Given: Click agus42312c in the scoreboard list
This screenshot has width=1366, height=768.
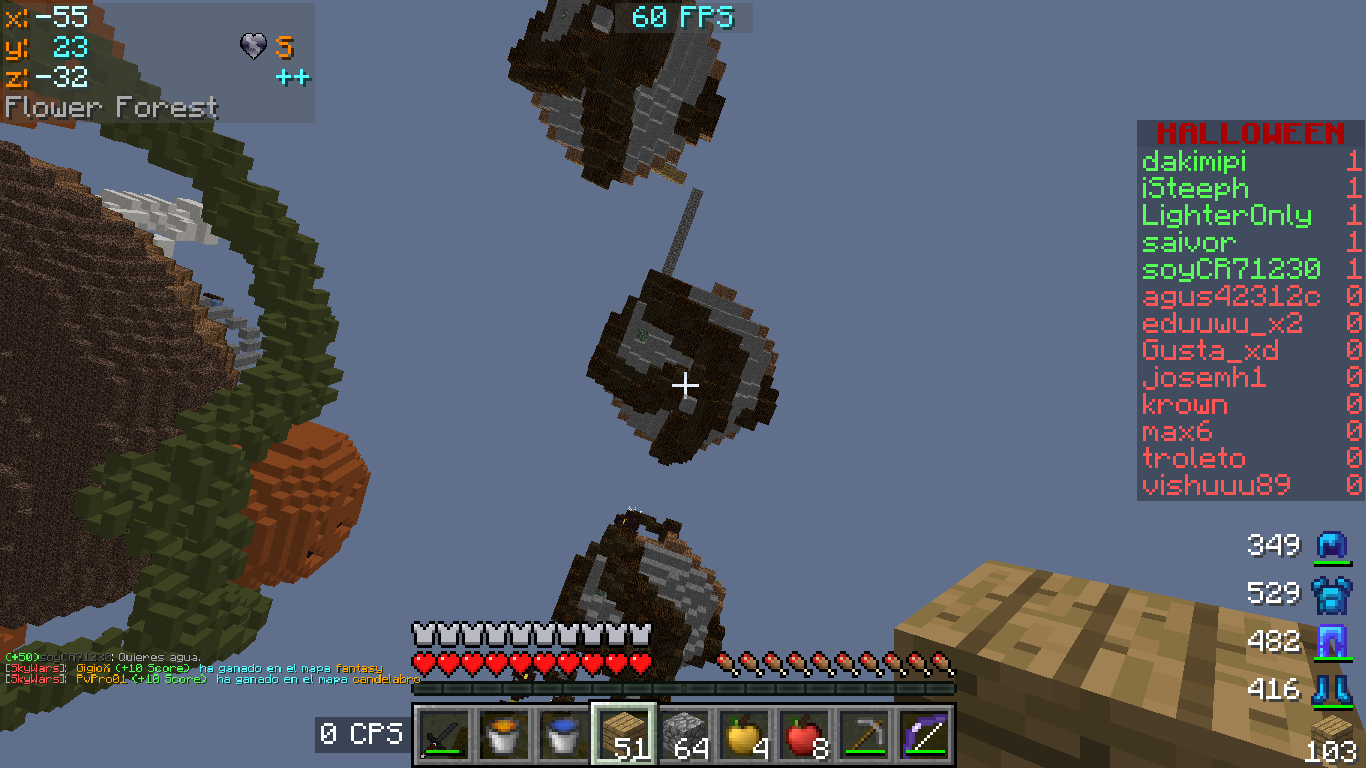Looking at the screenshot, I should pos(1231,297).
